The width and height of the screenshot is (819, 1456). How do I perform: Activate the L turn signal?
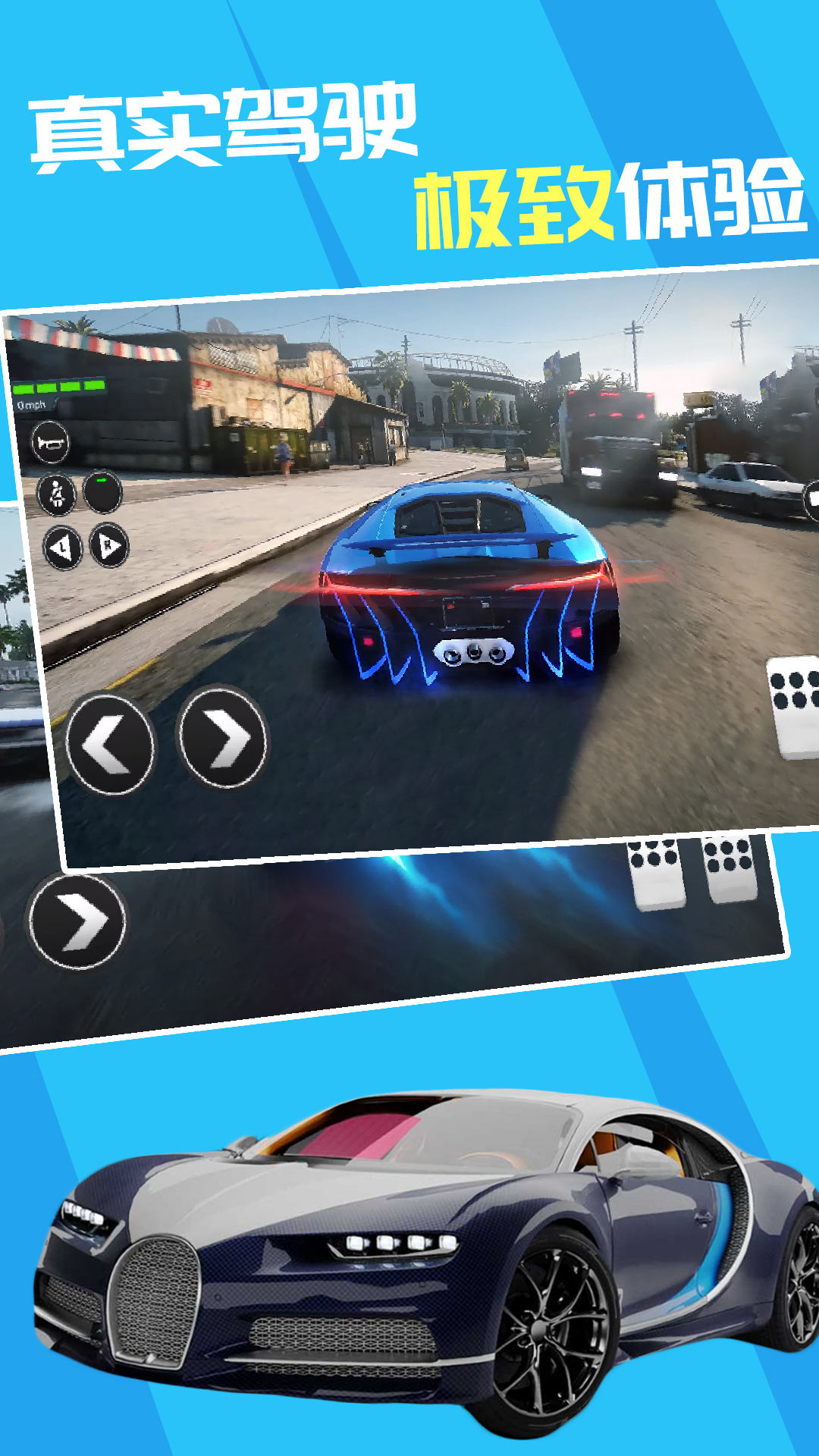tap(62, 548)
